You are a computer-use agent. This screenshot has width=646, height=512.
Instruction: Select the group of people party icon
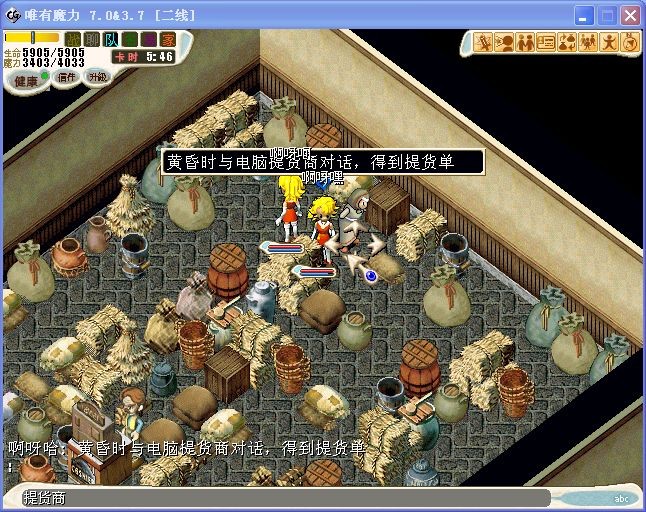click(588, 43)
